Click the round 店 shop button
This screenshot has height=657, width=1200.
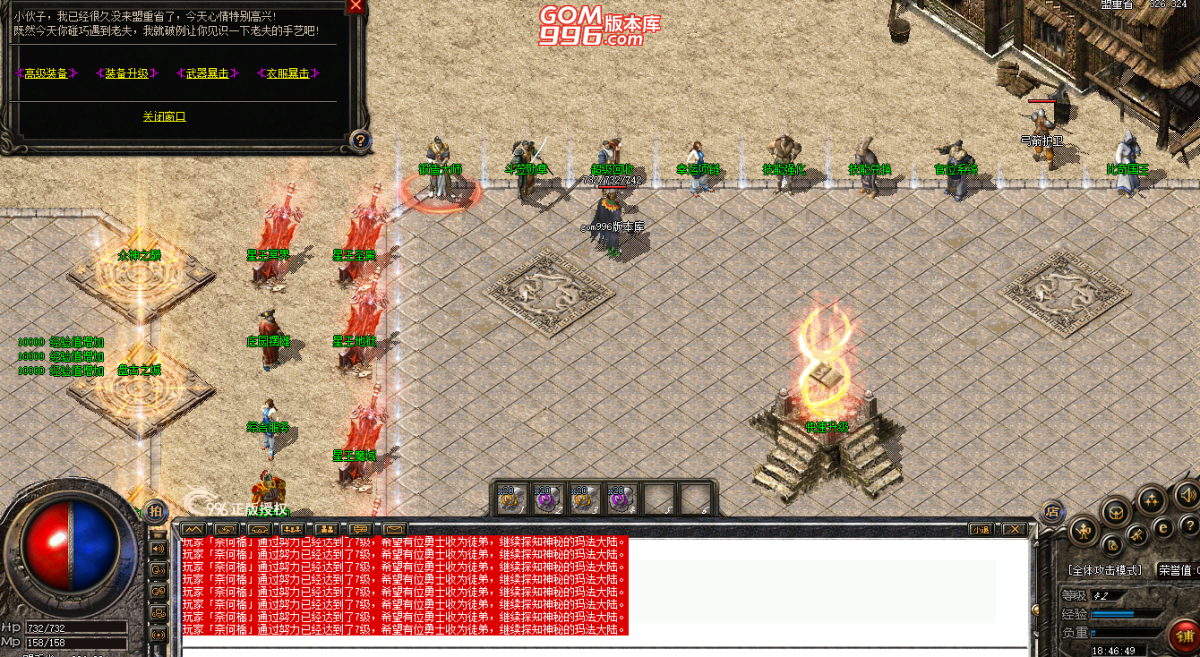coord(1052,511)
